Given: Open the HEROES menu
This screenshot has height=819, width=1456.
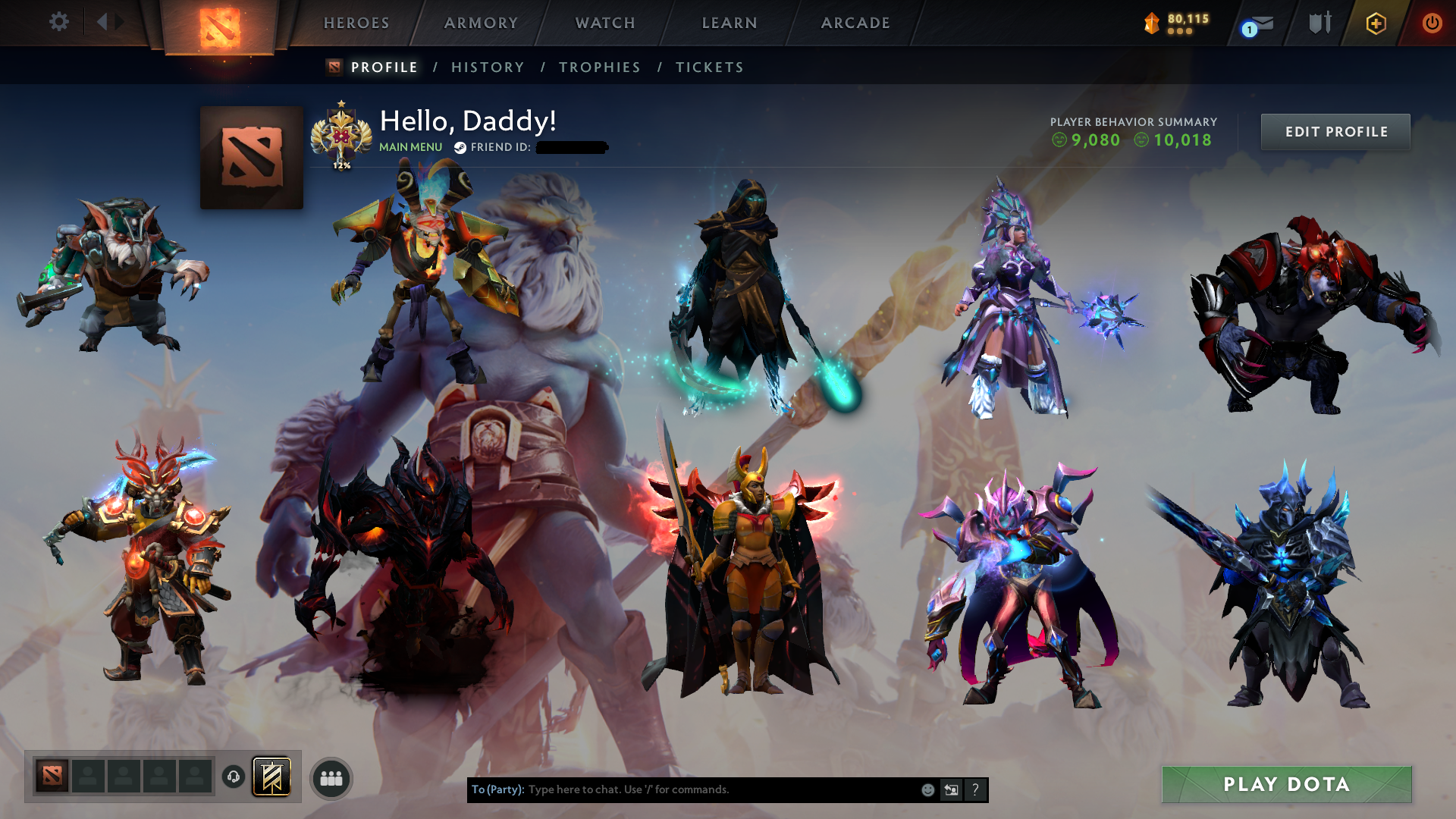Looking at the screenshot, I should (x=355, y=23).
